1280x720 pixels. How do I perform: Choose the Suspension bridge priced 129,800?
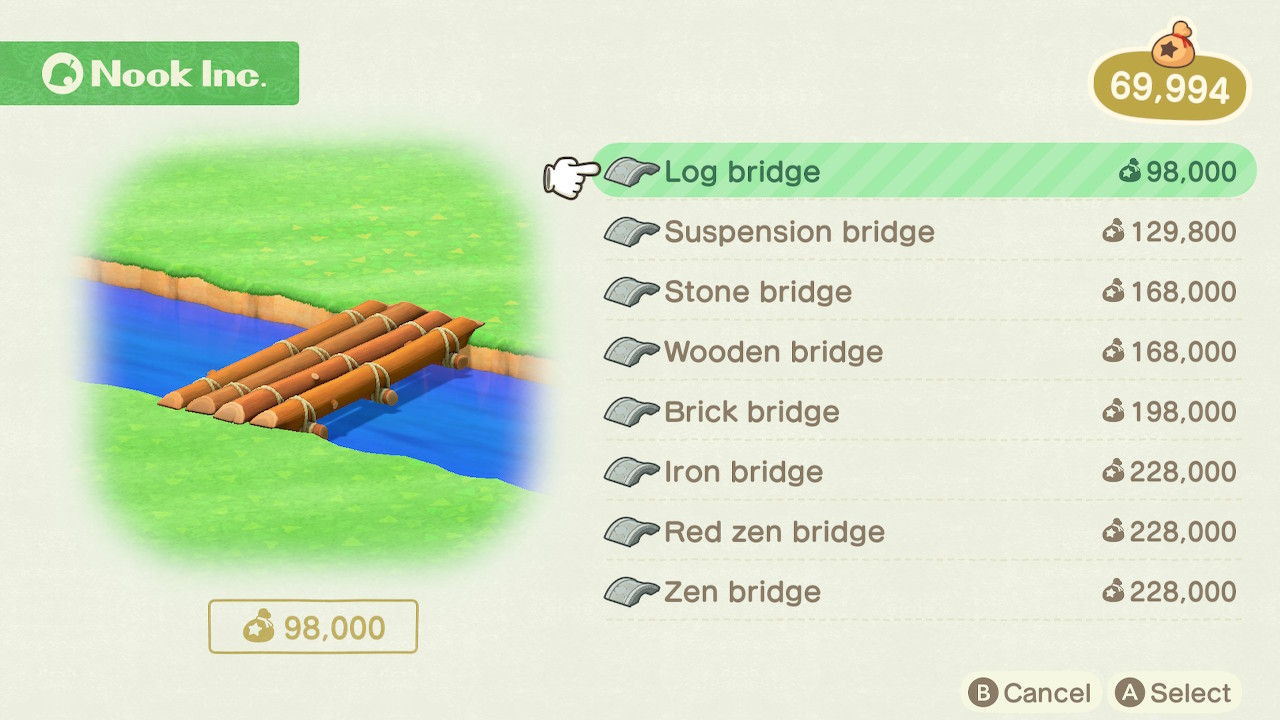(x=800, y=232)
